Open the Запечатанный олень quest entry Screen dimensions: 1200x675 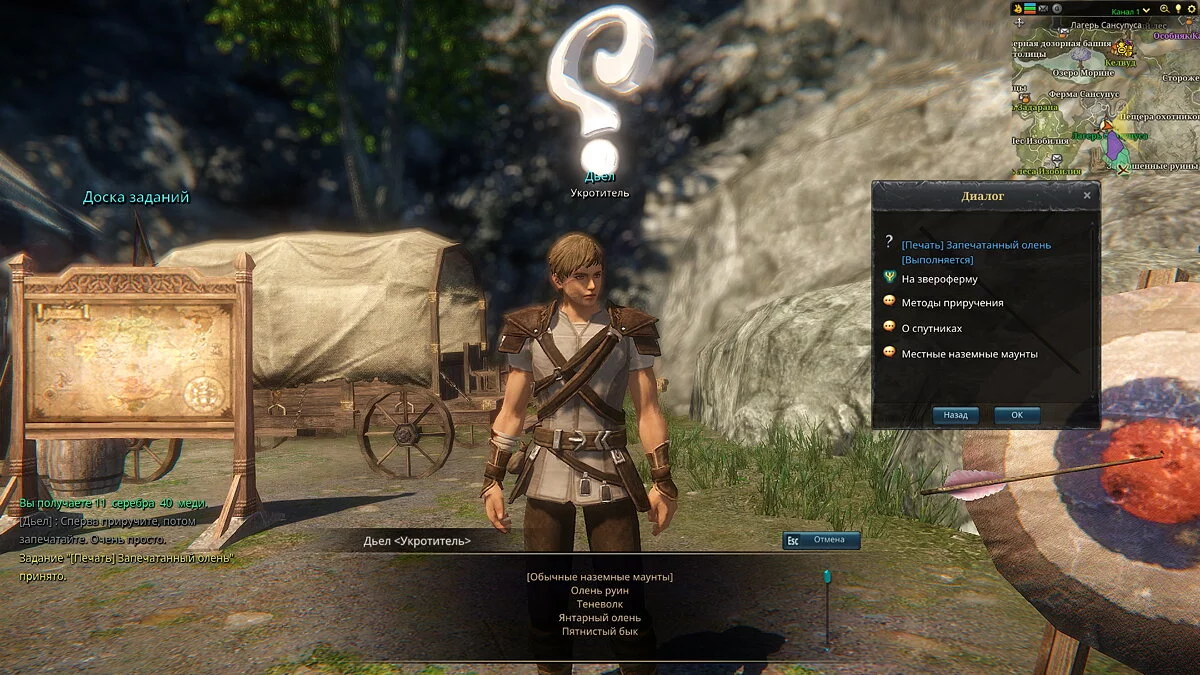pyautogui.click(x=975, y=245)
